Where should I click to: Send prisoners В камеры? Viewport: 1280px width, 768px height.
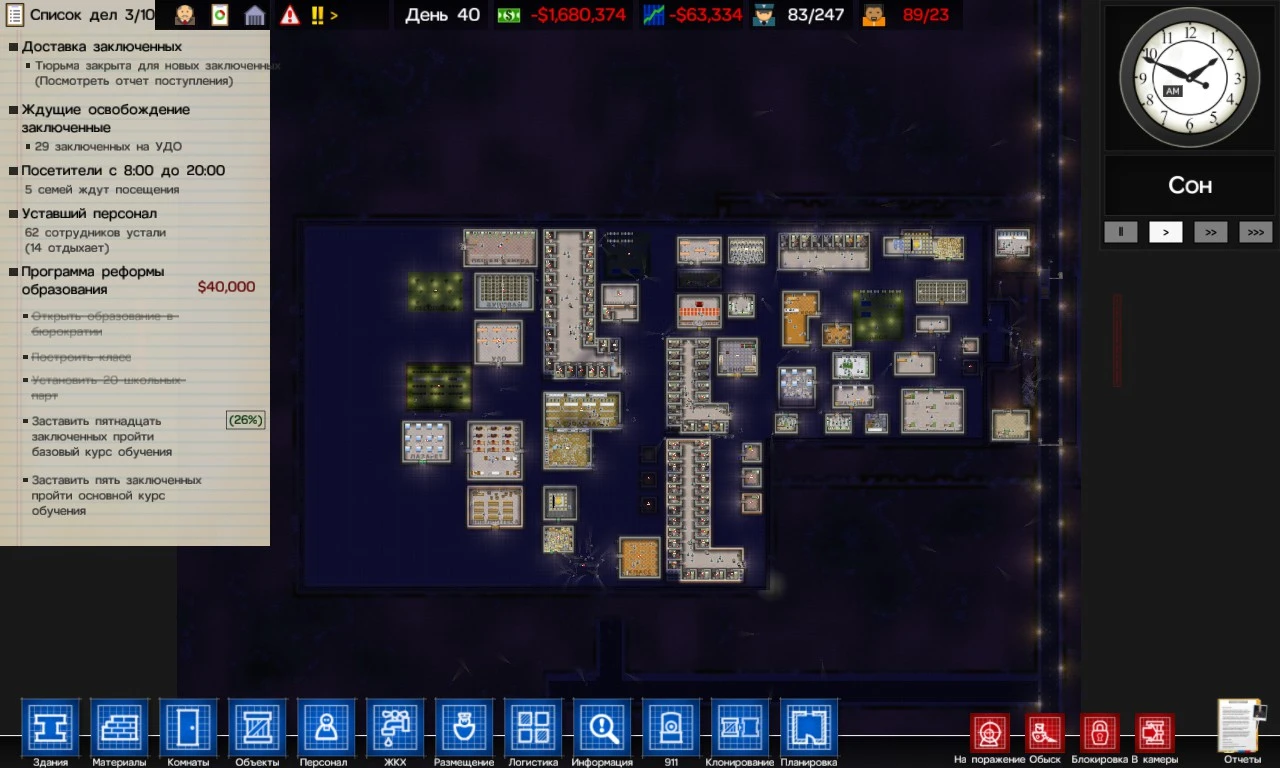(1153, 730)
